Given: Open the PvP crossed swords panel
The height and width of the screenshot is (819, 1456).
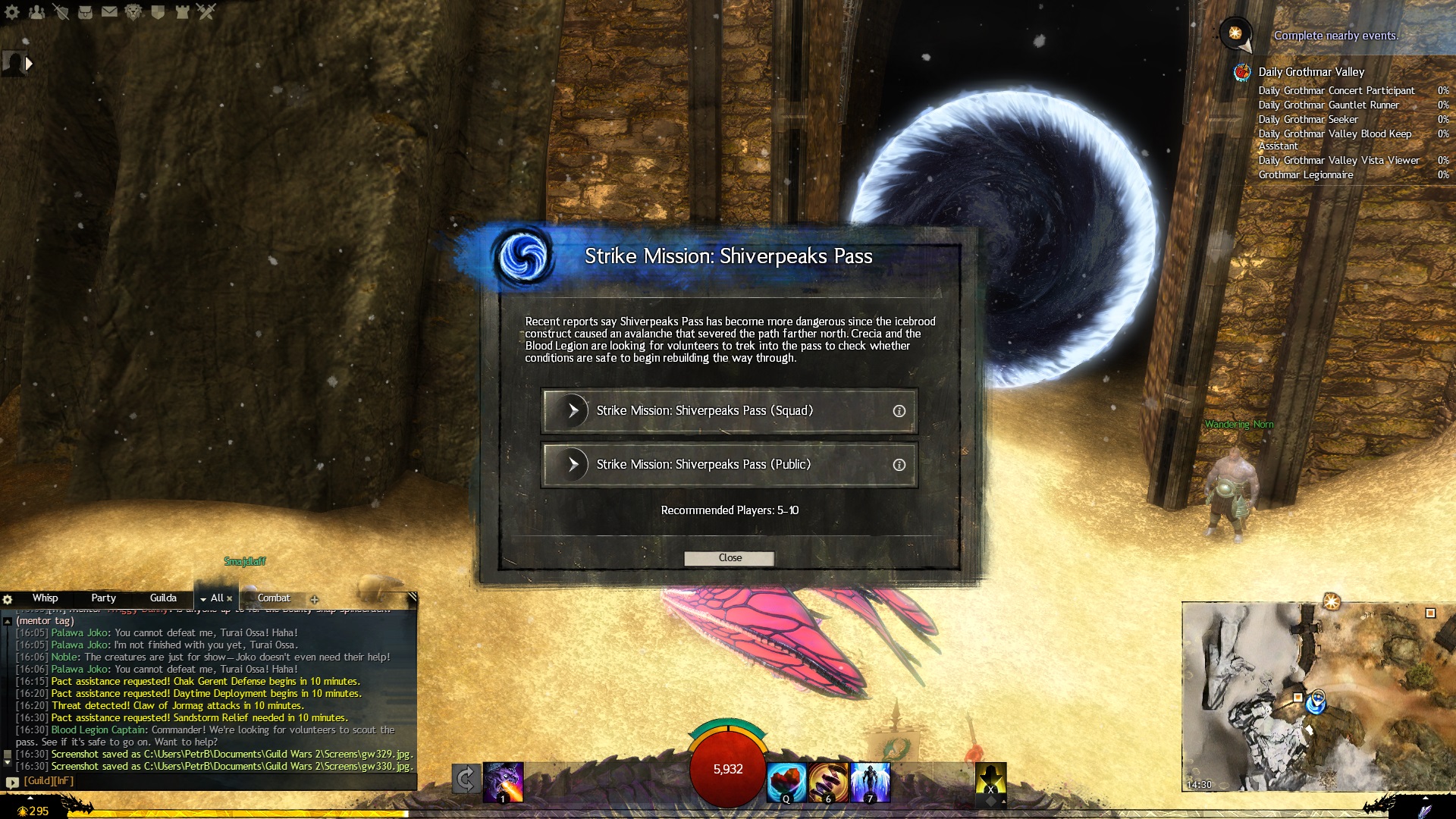Looking at the screenshot, I should (x=206, y=12).
